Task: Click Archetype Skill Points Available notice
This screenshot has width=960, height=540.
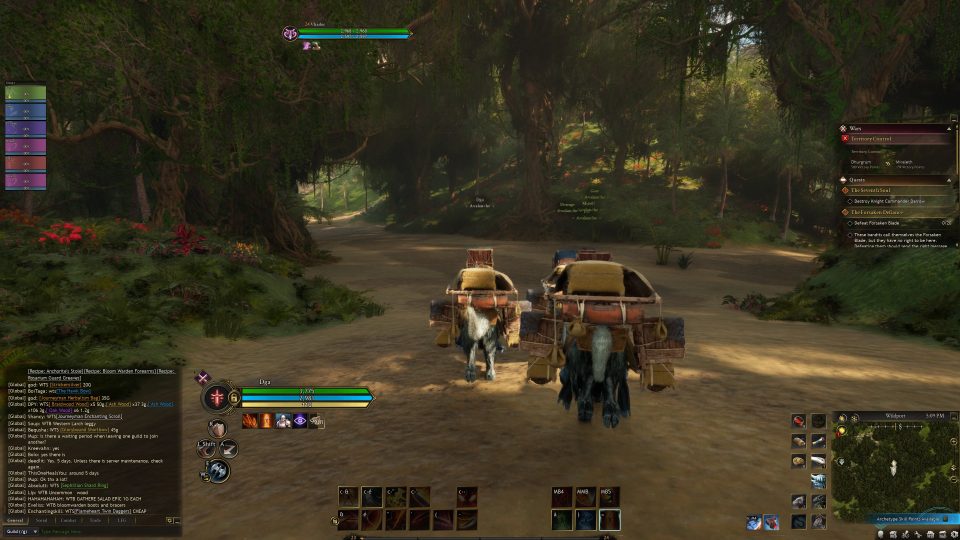Action: point(905,520)
